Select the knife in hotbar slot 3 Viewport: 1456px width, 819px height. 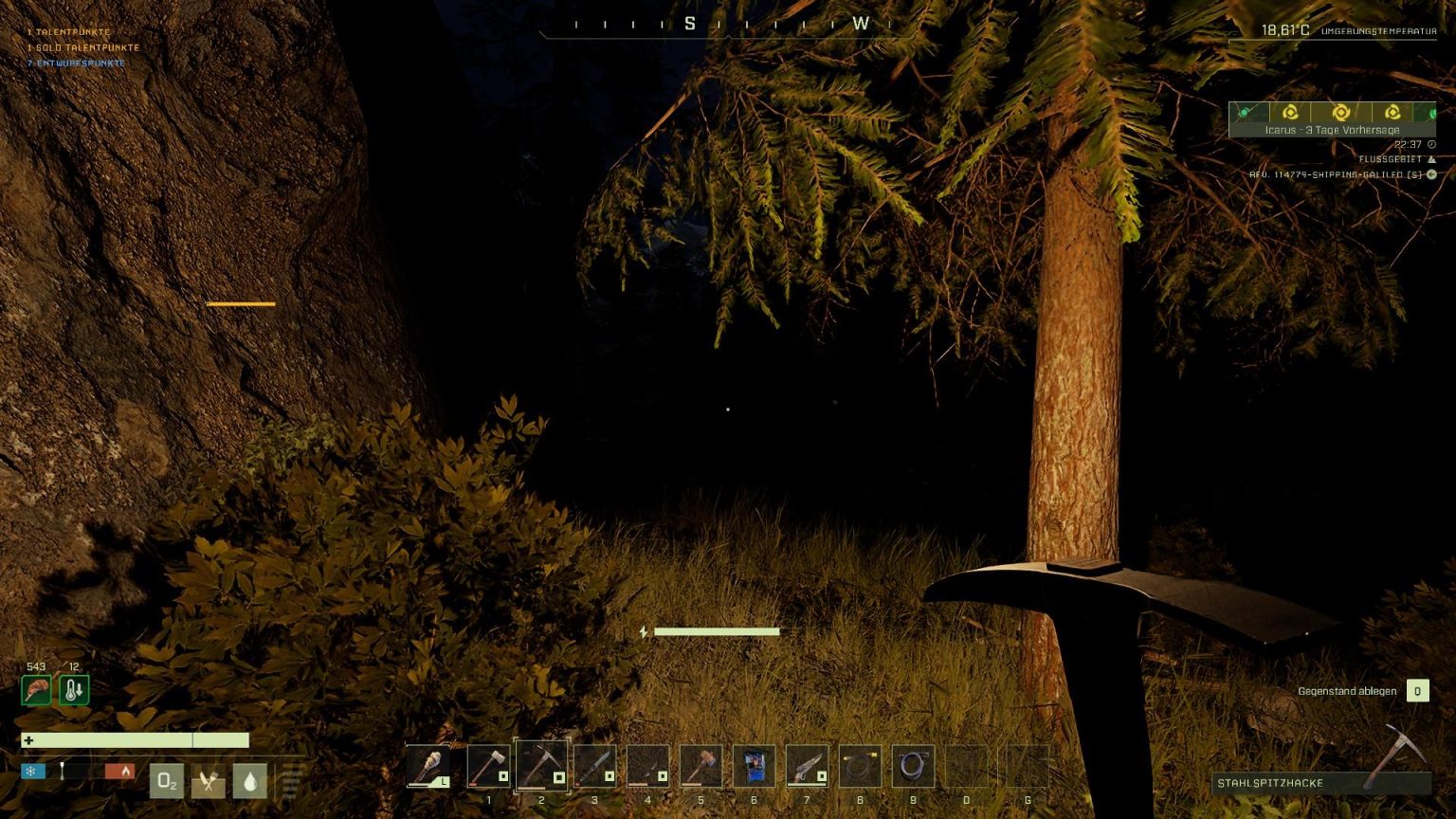(x=595, y=768)
